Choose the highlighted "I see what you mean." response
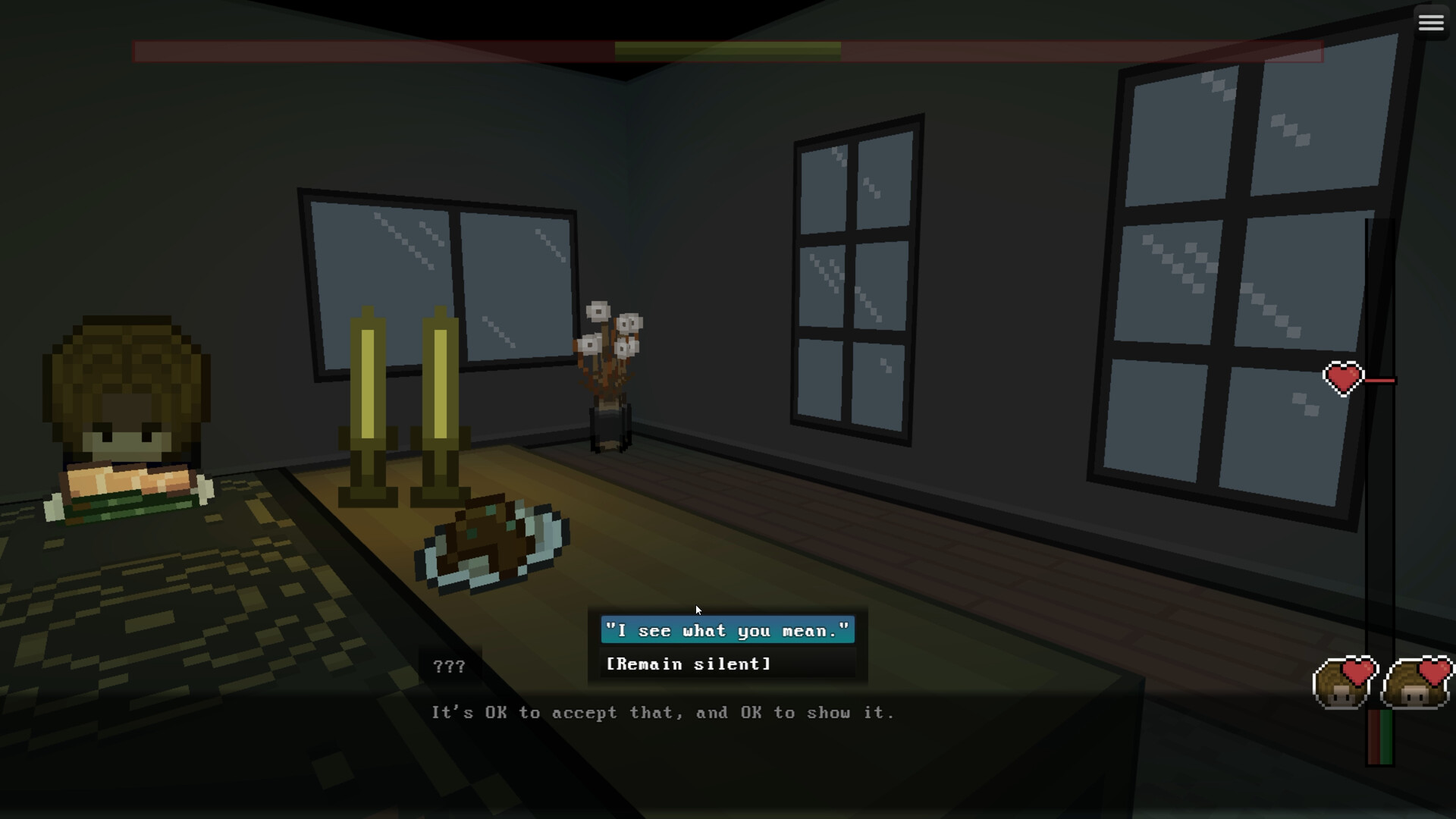This screenshot has width=1456, height=819. point(726,630)
